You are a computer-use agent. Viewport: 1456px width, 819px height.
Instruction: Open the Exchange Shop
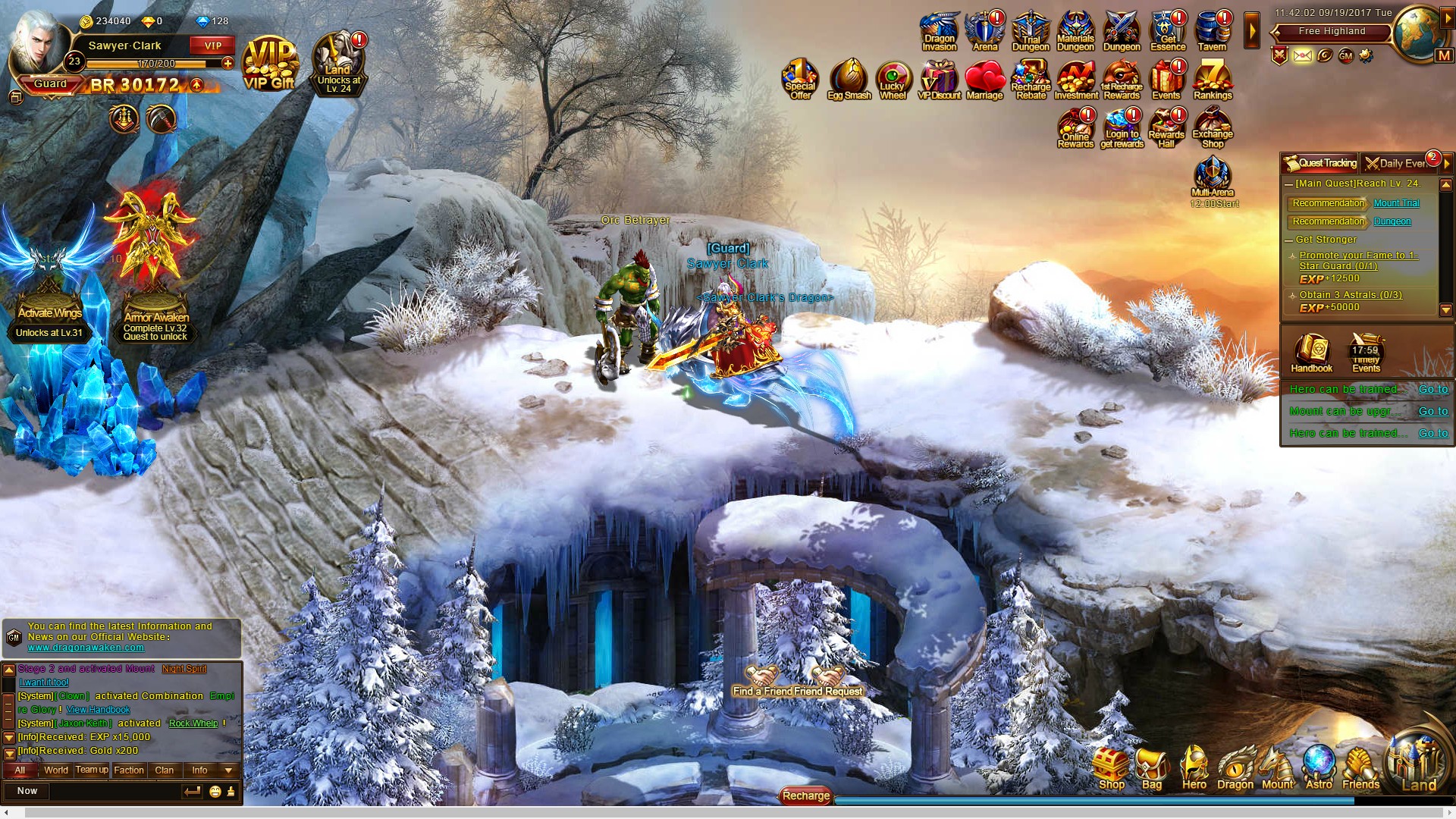coord(1212,128)
